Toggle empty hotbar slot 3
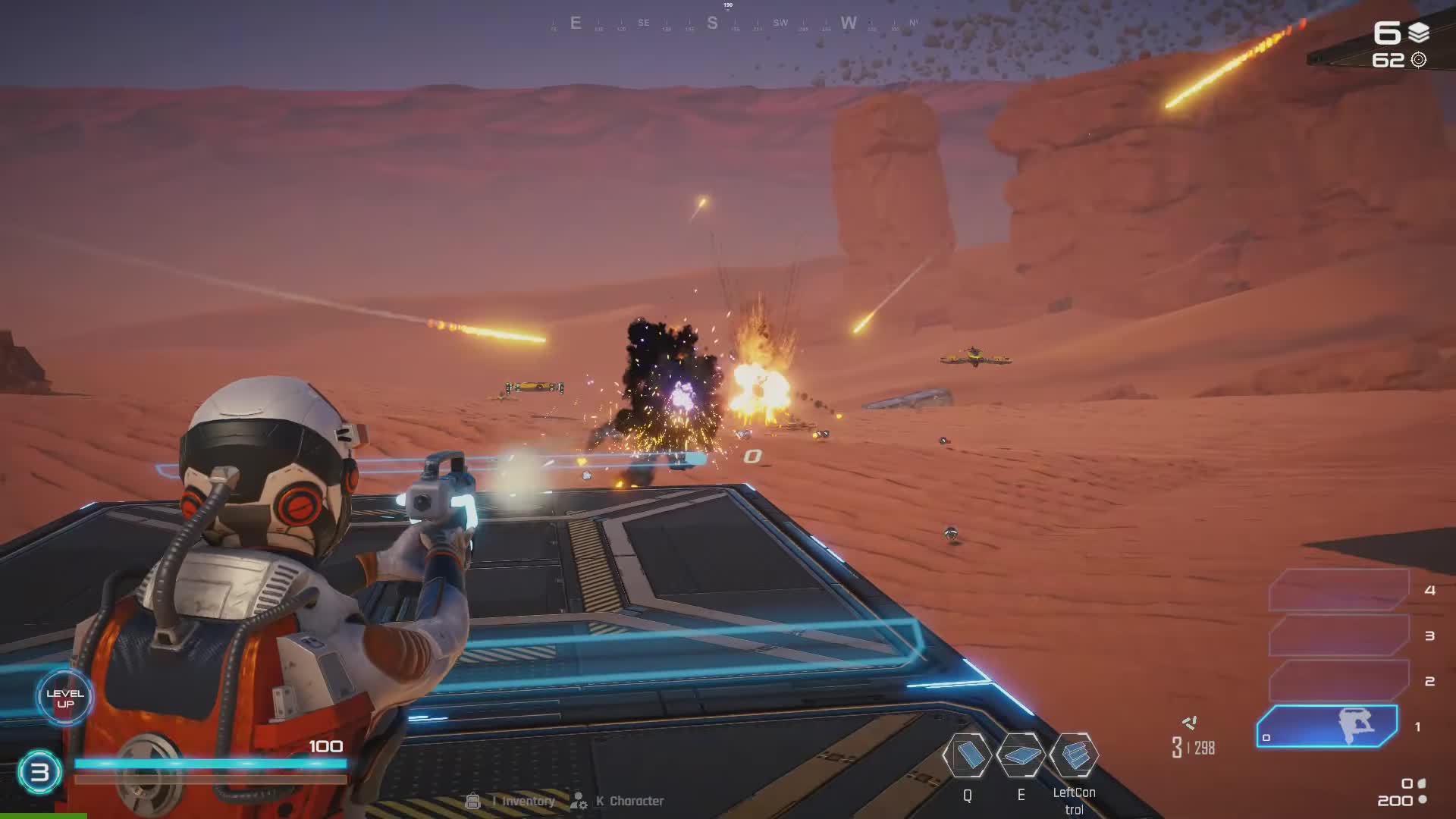 [1338, 635]
